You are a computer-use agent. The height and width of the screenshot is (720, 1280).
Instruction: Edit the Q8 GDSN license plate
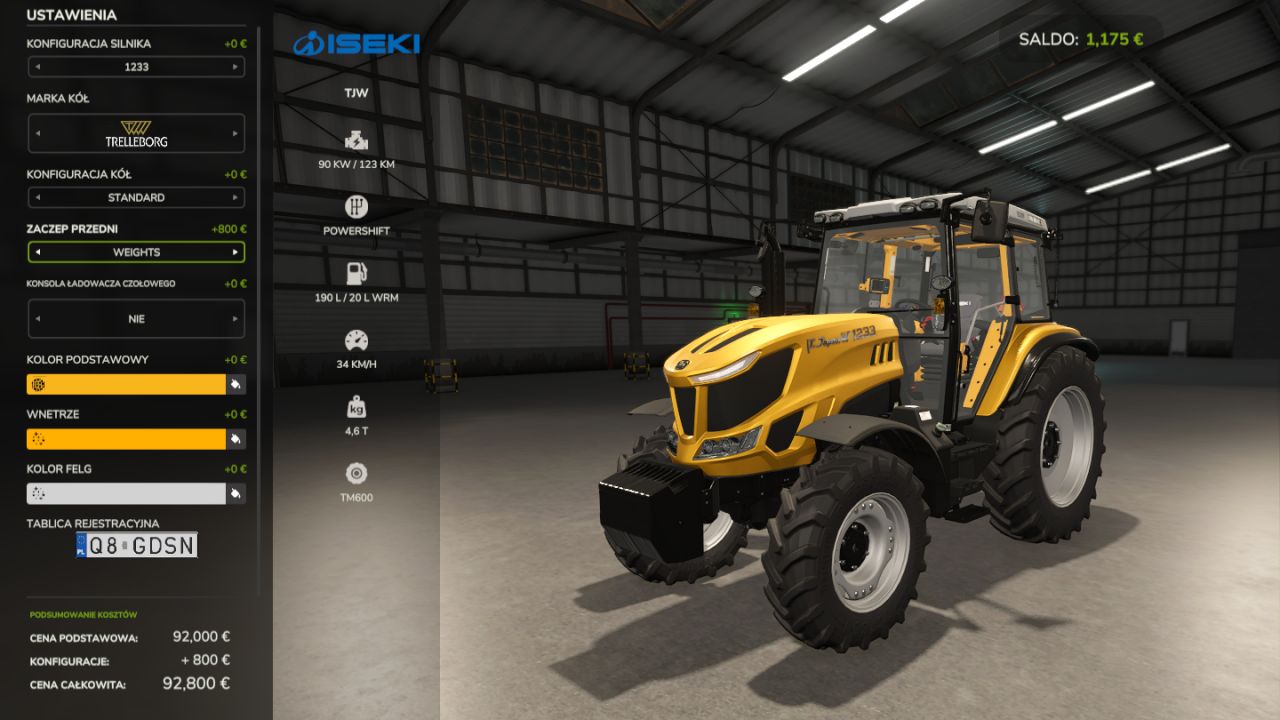pyautogui.click(x=136, y=545)
